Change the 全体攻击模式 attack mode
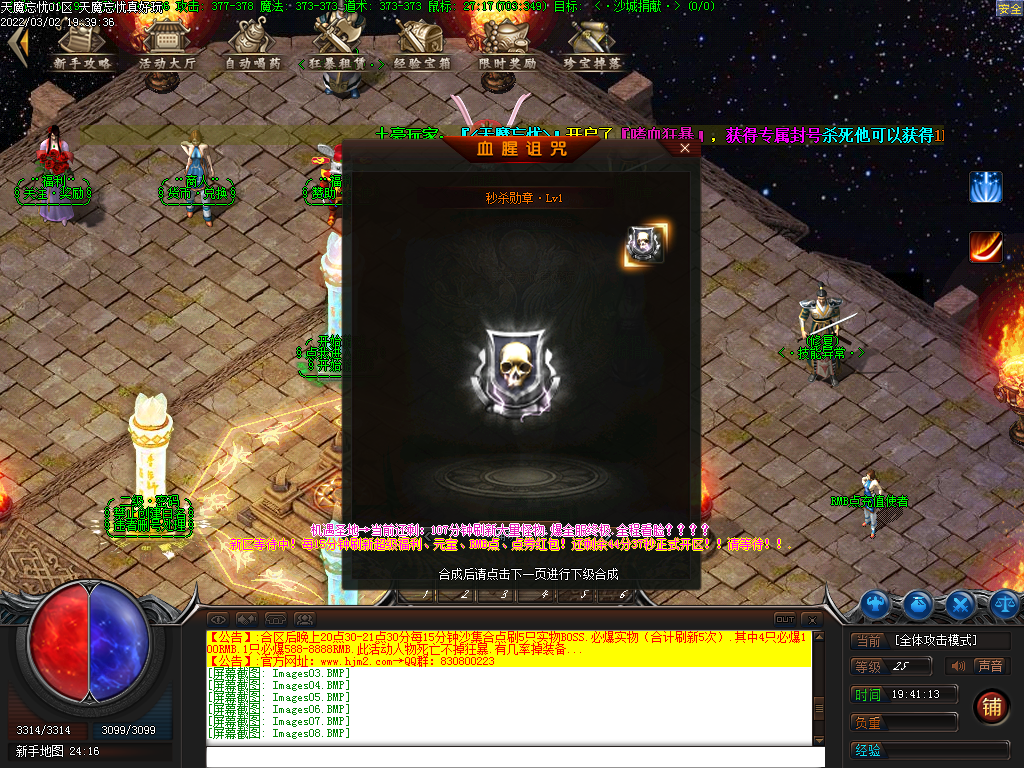The image size is (1024, 768). 949,640
